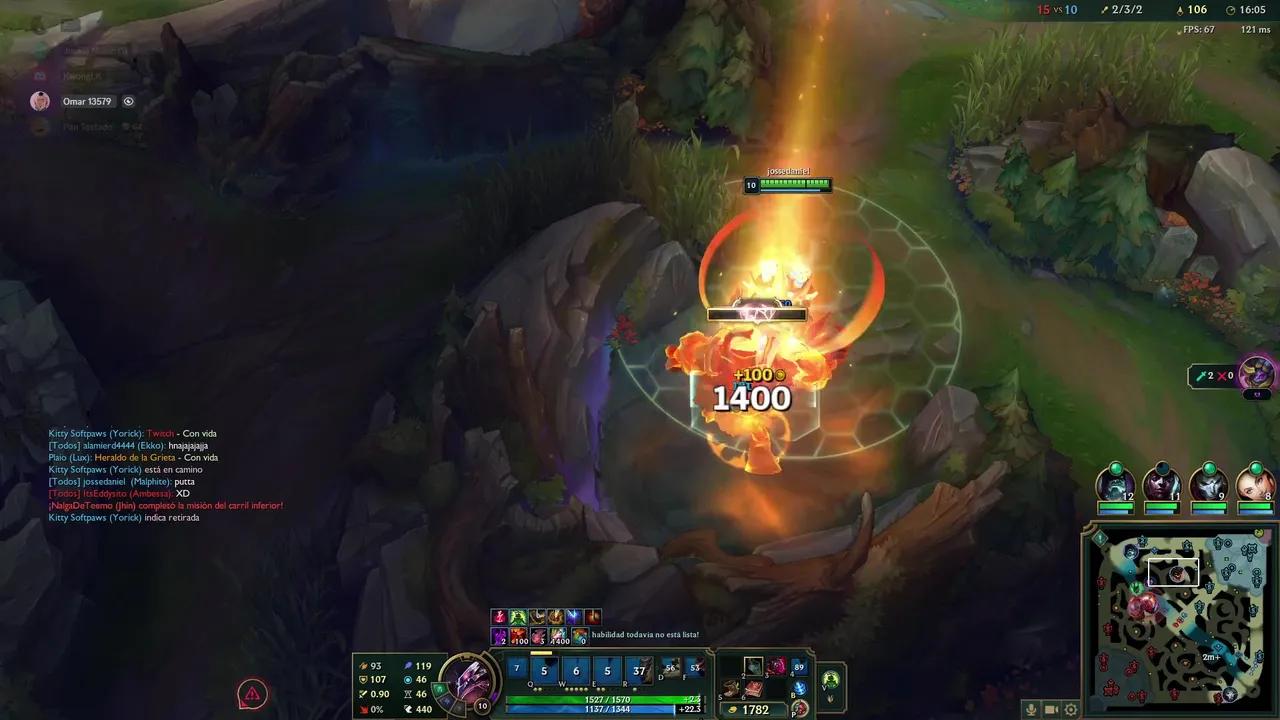The width and height of the screenshot is (1280, 720).
Task: Open options with the gear icon near minimap
Action: (1071, 710)
